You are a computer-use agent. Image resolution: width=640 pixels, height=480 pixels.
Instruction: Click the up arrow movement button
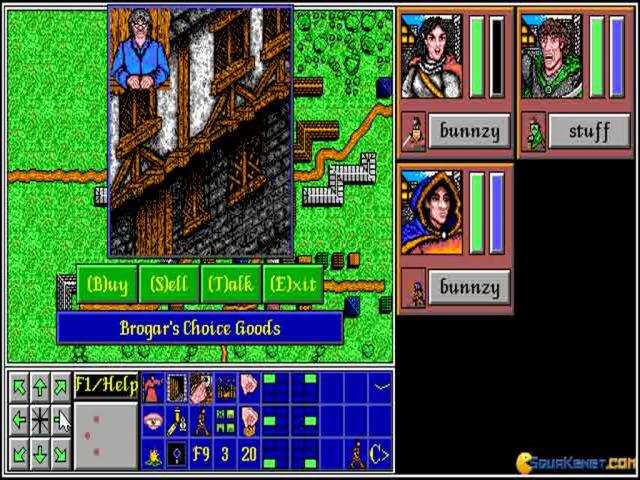point(40,387)
